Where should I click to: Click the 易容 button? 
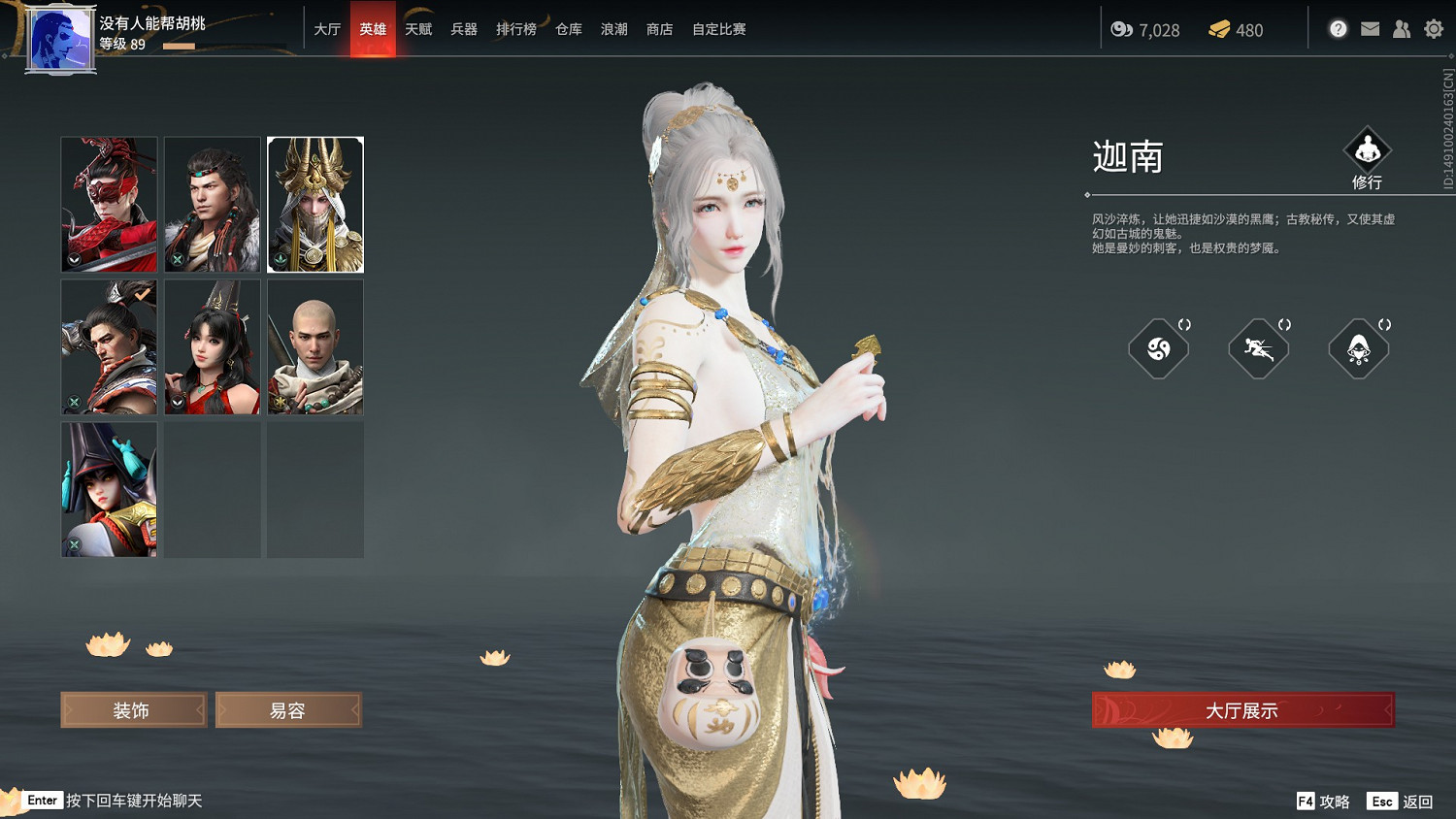click(x=288, y=709)
